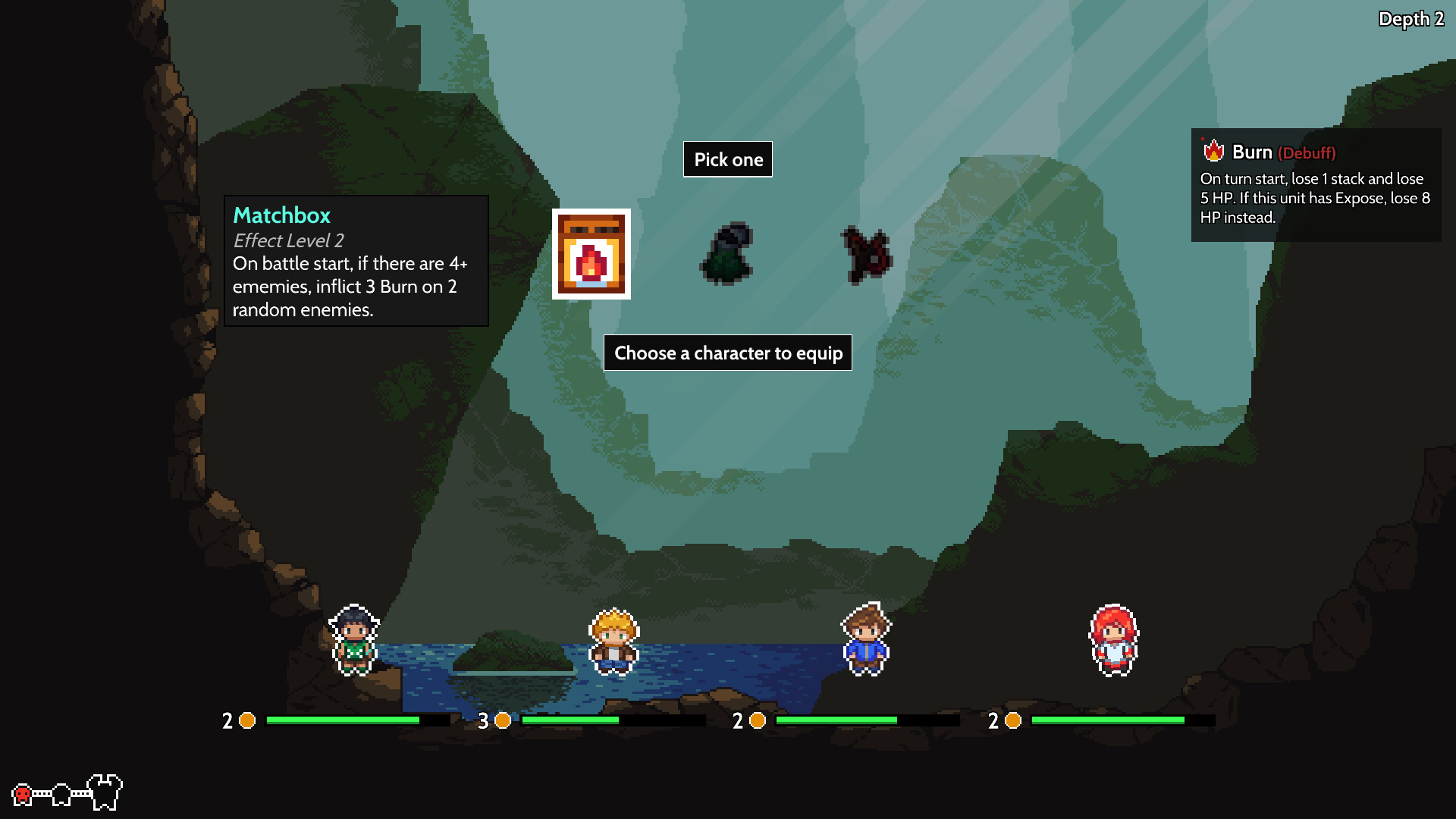Click the tooth-shaped monster icon at bottom left
Screen dimensions: 1456x819
tap(104, 792)
